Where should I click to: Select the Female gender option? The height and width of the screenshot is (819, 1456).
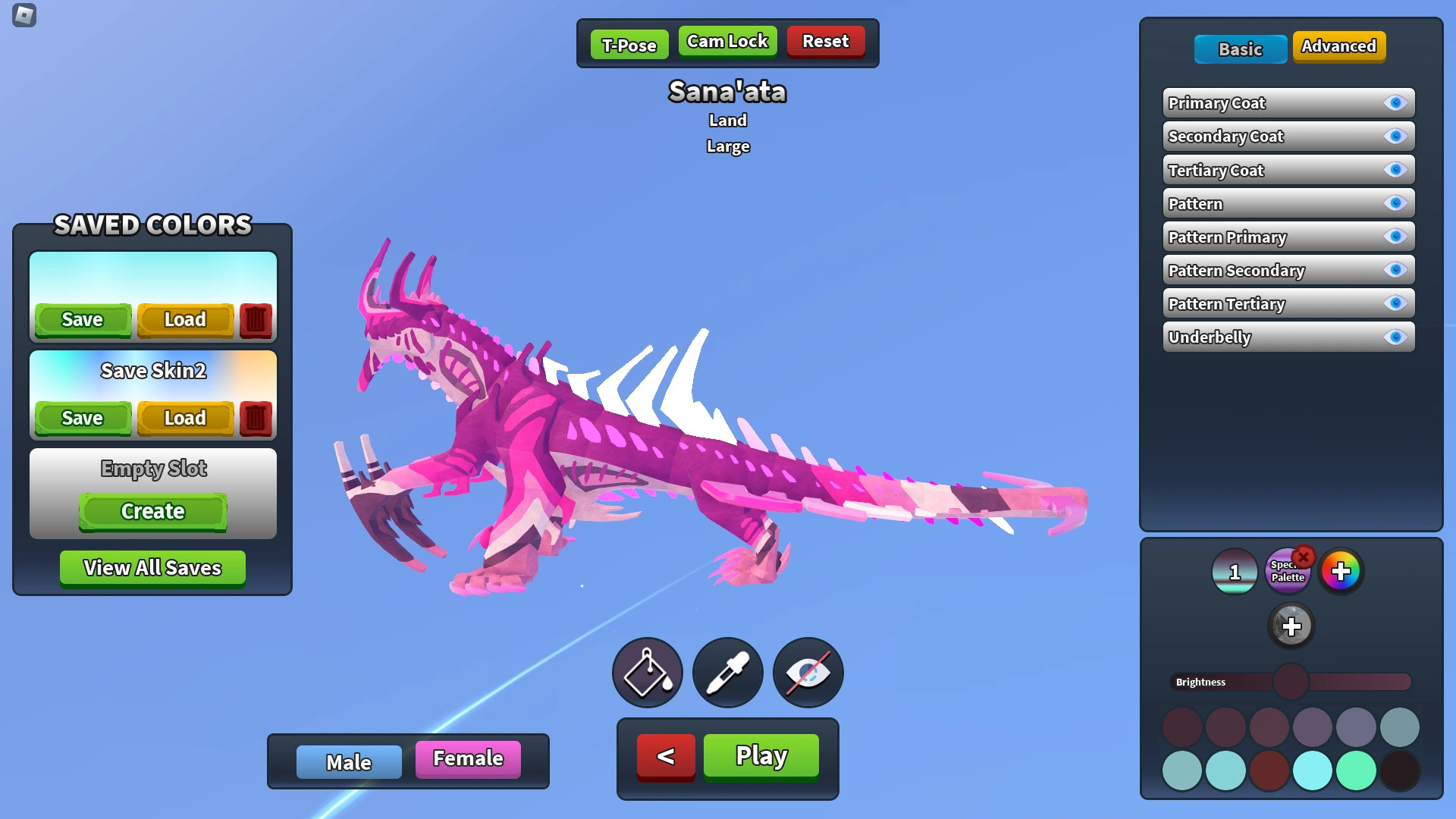[467, 758]
